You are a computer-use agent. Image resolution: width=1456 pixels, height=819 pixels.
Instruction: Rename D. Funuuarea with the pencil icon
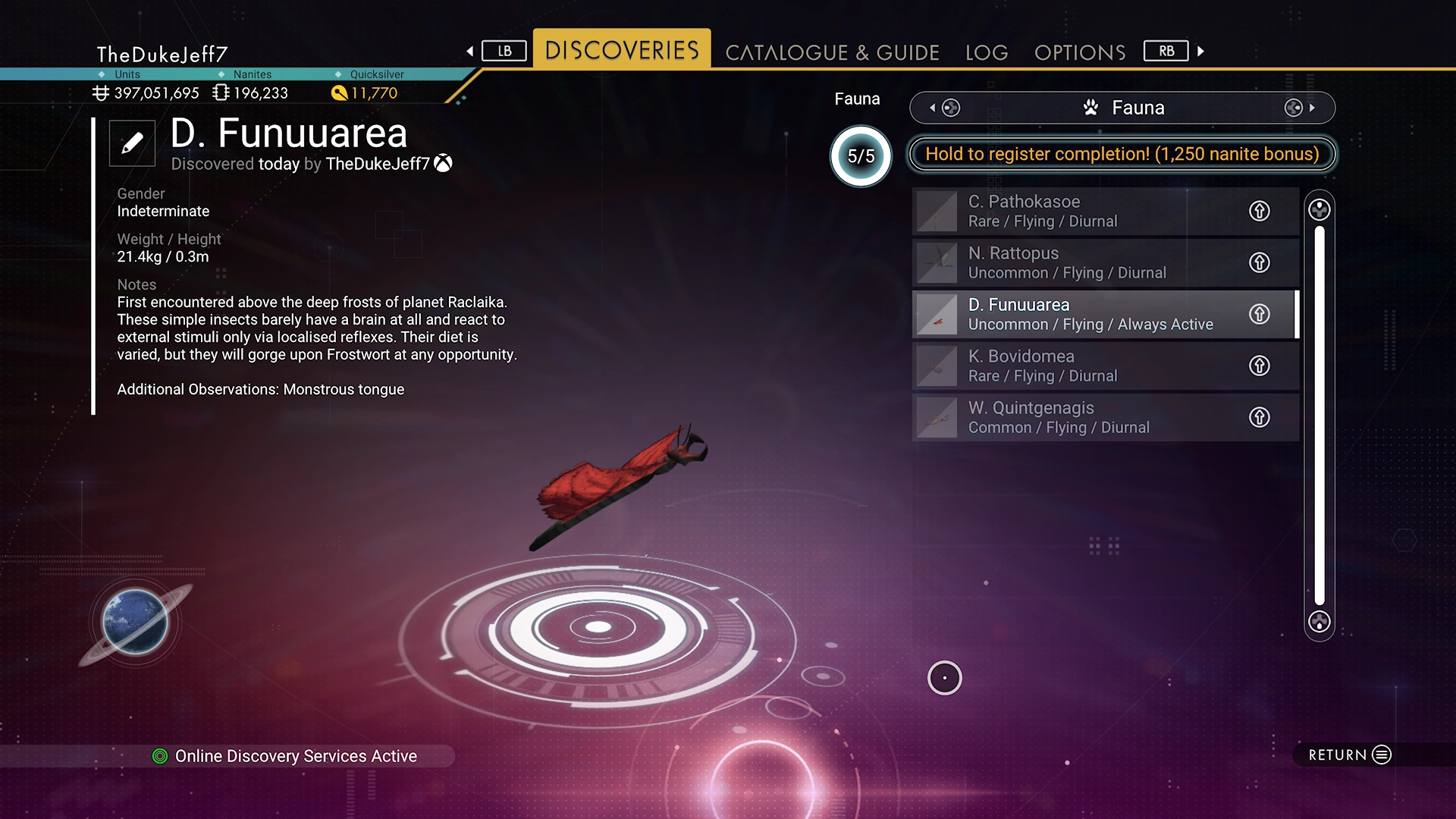point(132,143)
